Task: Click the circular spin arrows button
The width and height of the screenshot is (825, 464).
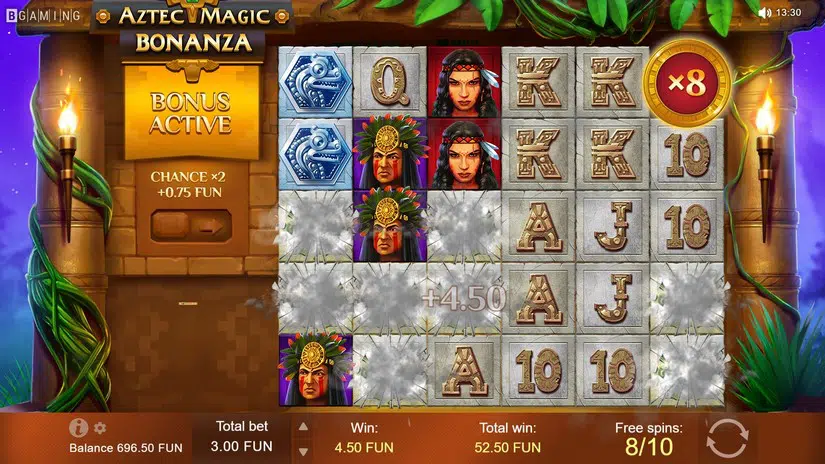Action: tap(727, 438)
